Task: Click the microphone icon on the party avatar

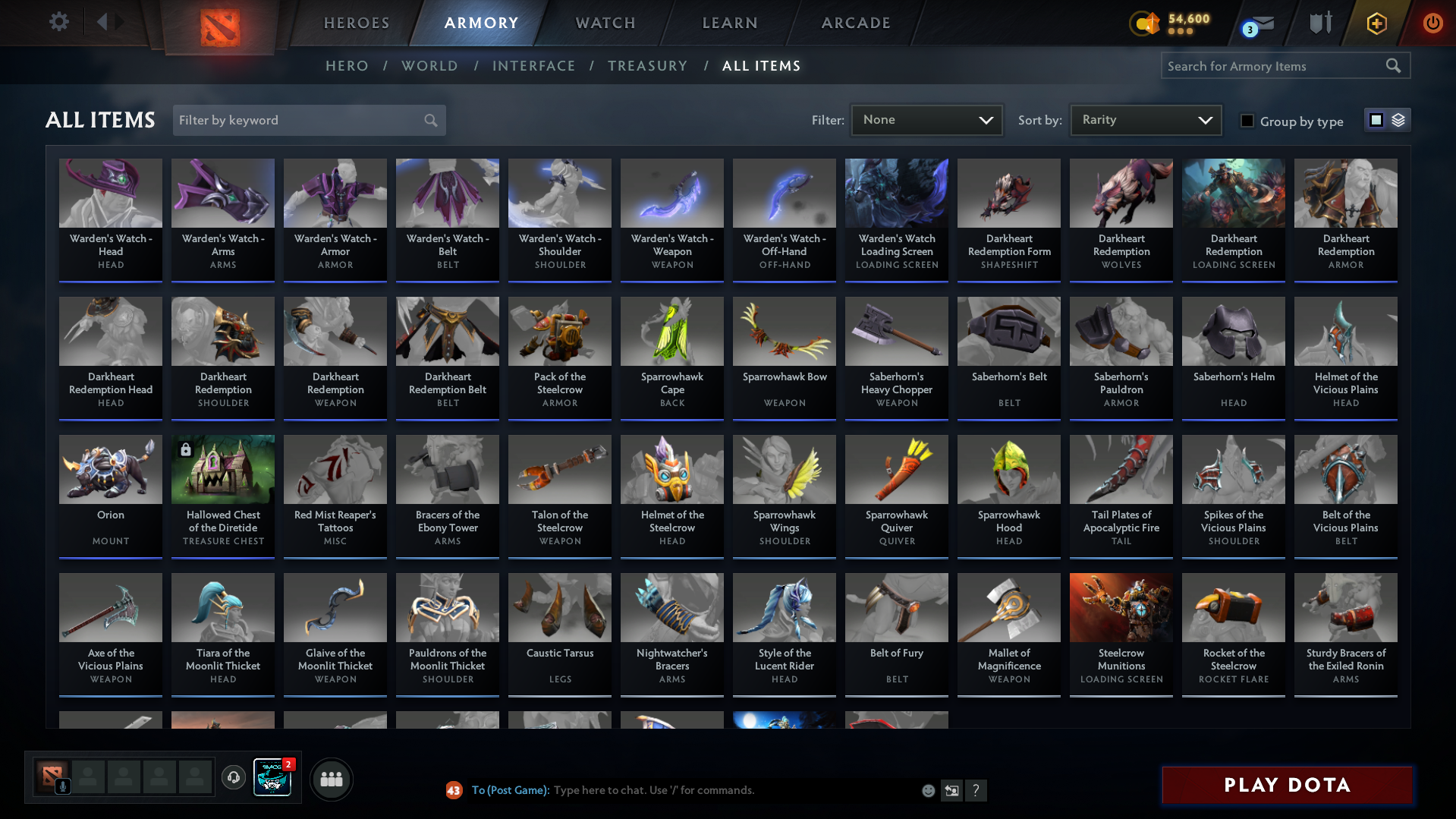Action: click(x=63, y=785)
